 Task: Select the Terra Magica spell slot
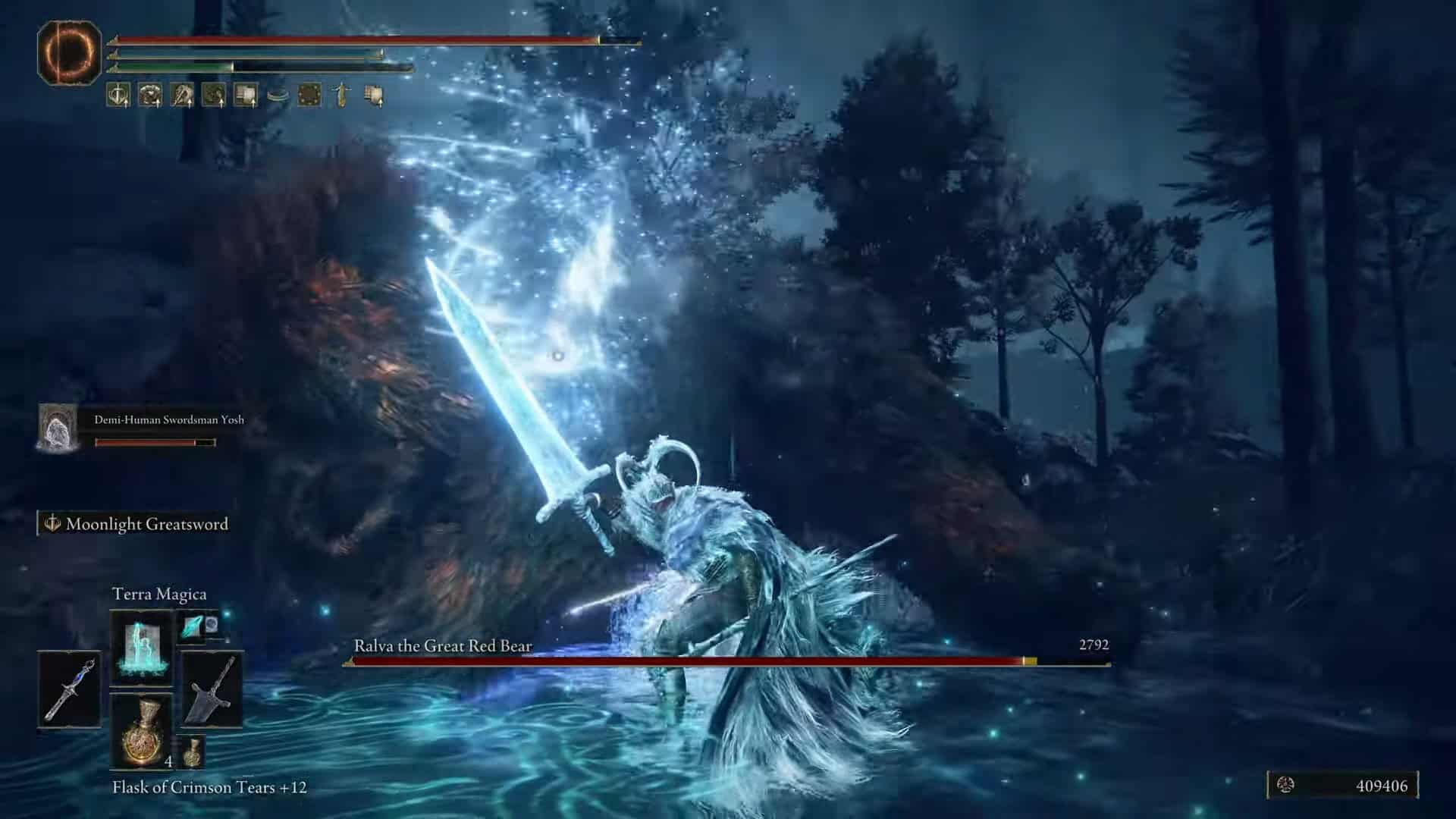coord(142,648)
